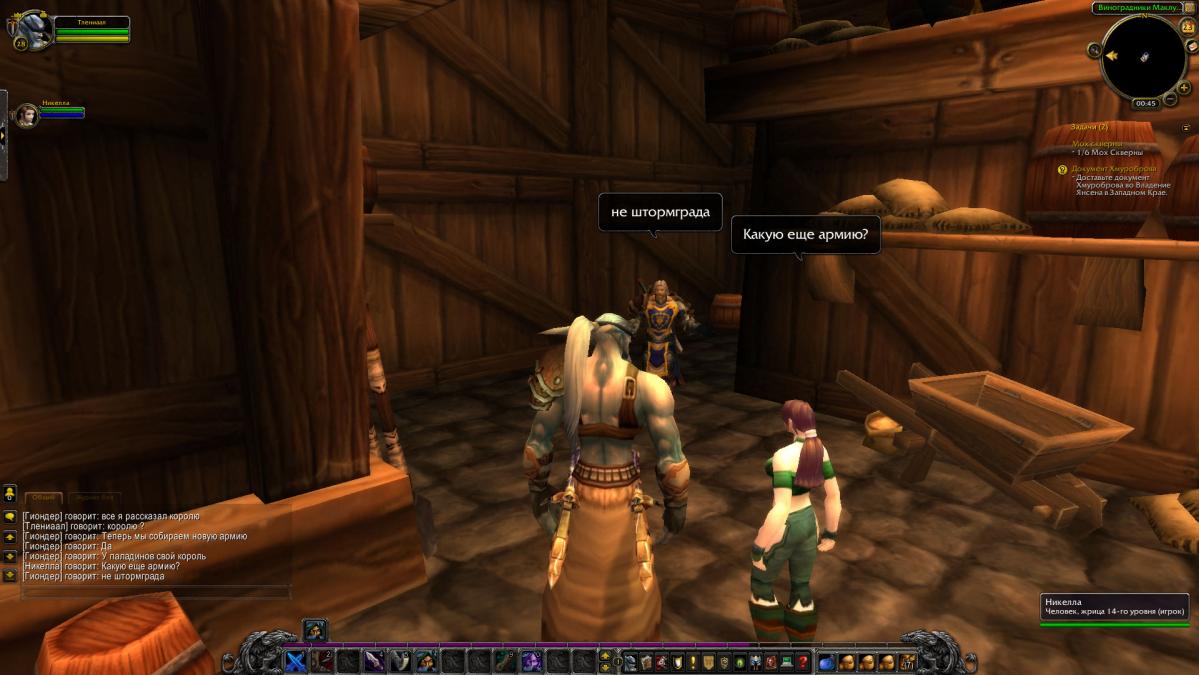
Task: Open the calendar button by the minimap
Action: pos(1187,27)
